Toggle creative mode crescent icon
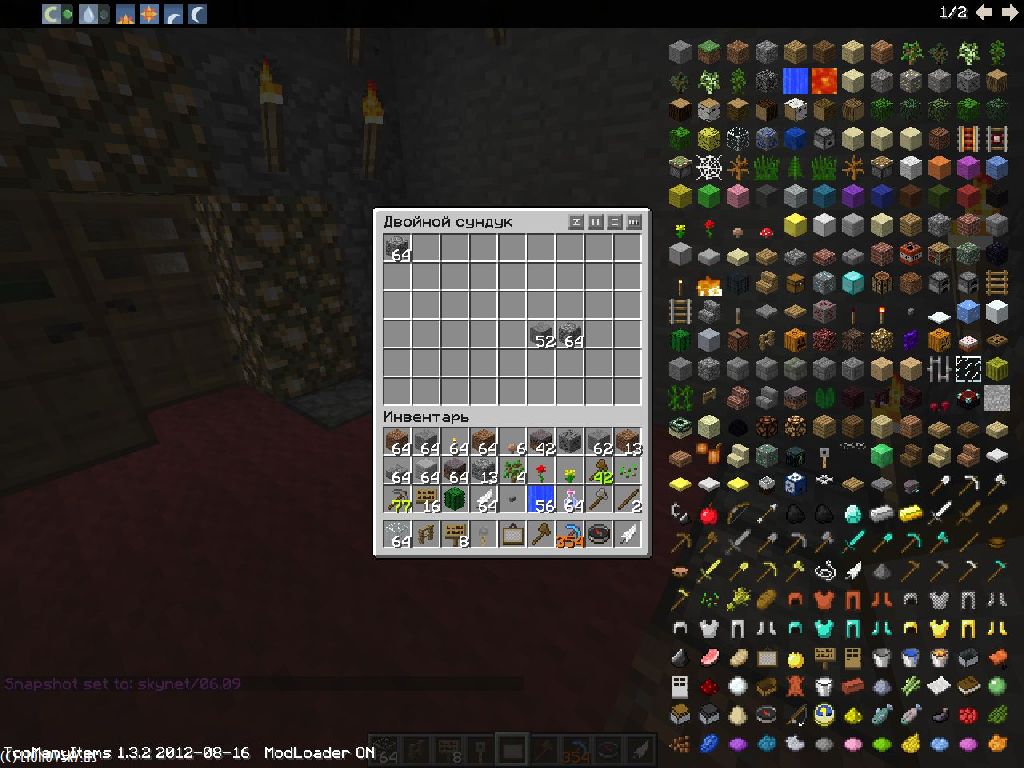 (53, 13)
